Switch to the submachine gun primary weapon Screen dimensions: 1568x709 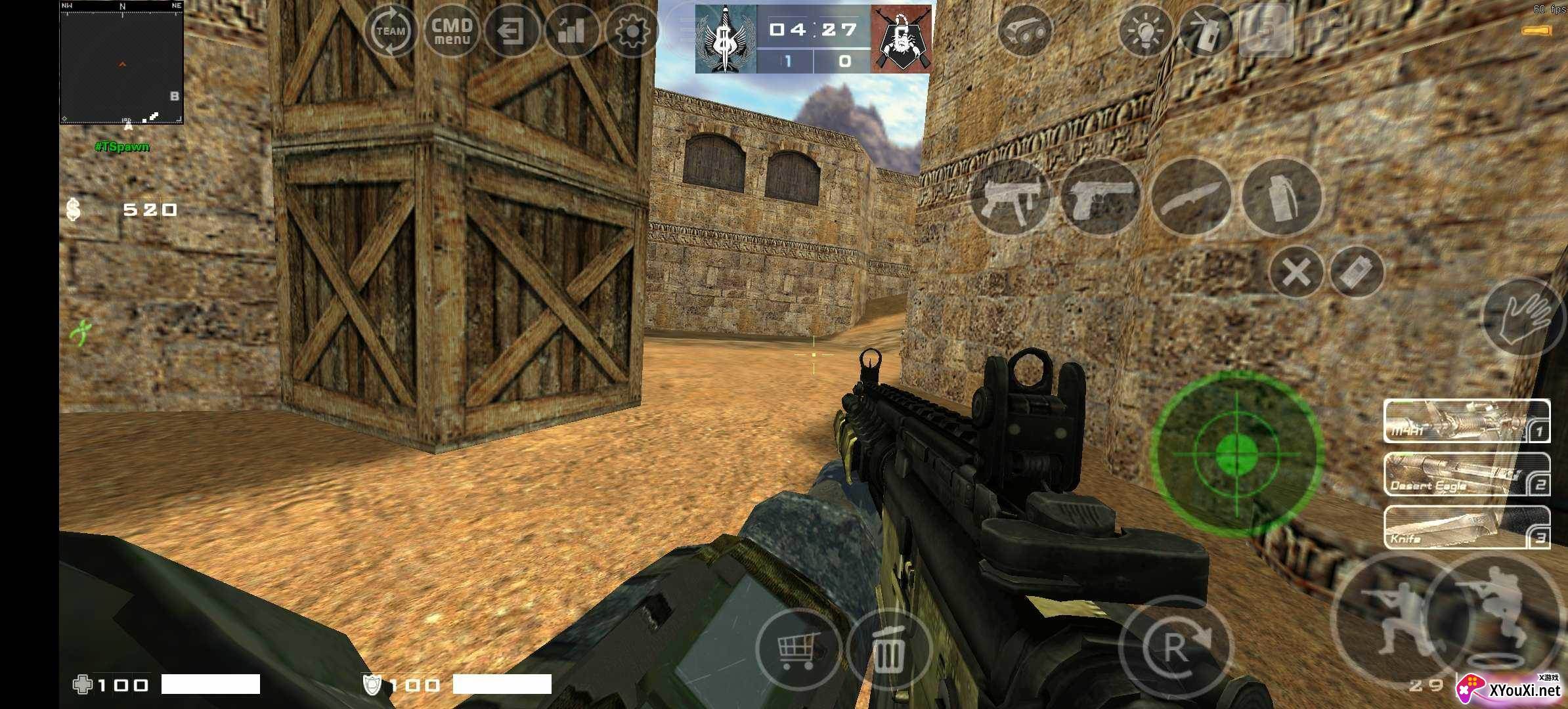1009,197
